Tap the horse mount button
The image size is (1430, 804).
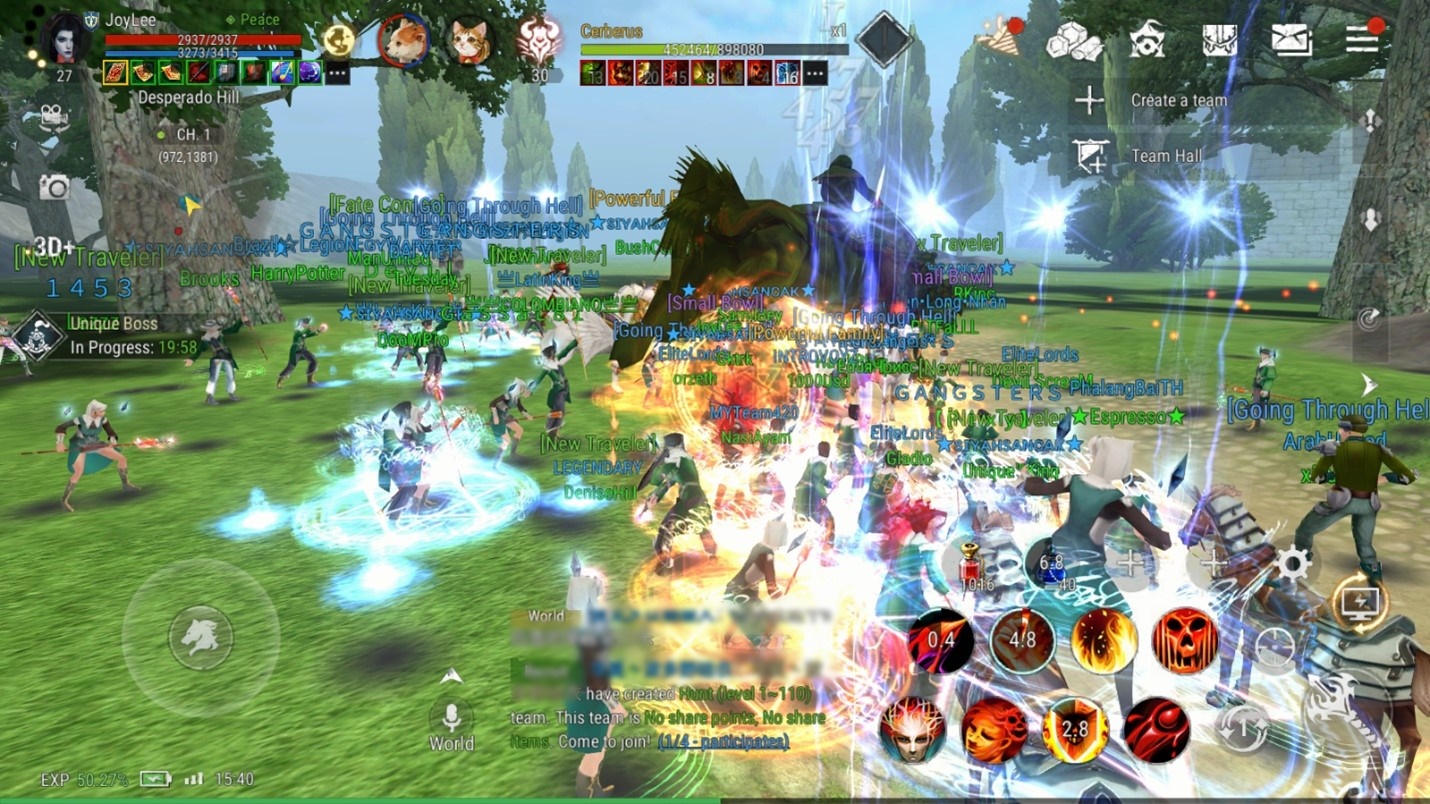pyautogui.click(x=200, y=637)
